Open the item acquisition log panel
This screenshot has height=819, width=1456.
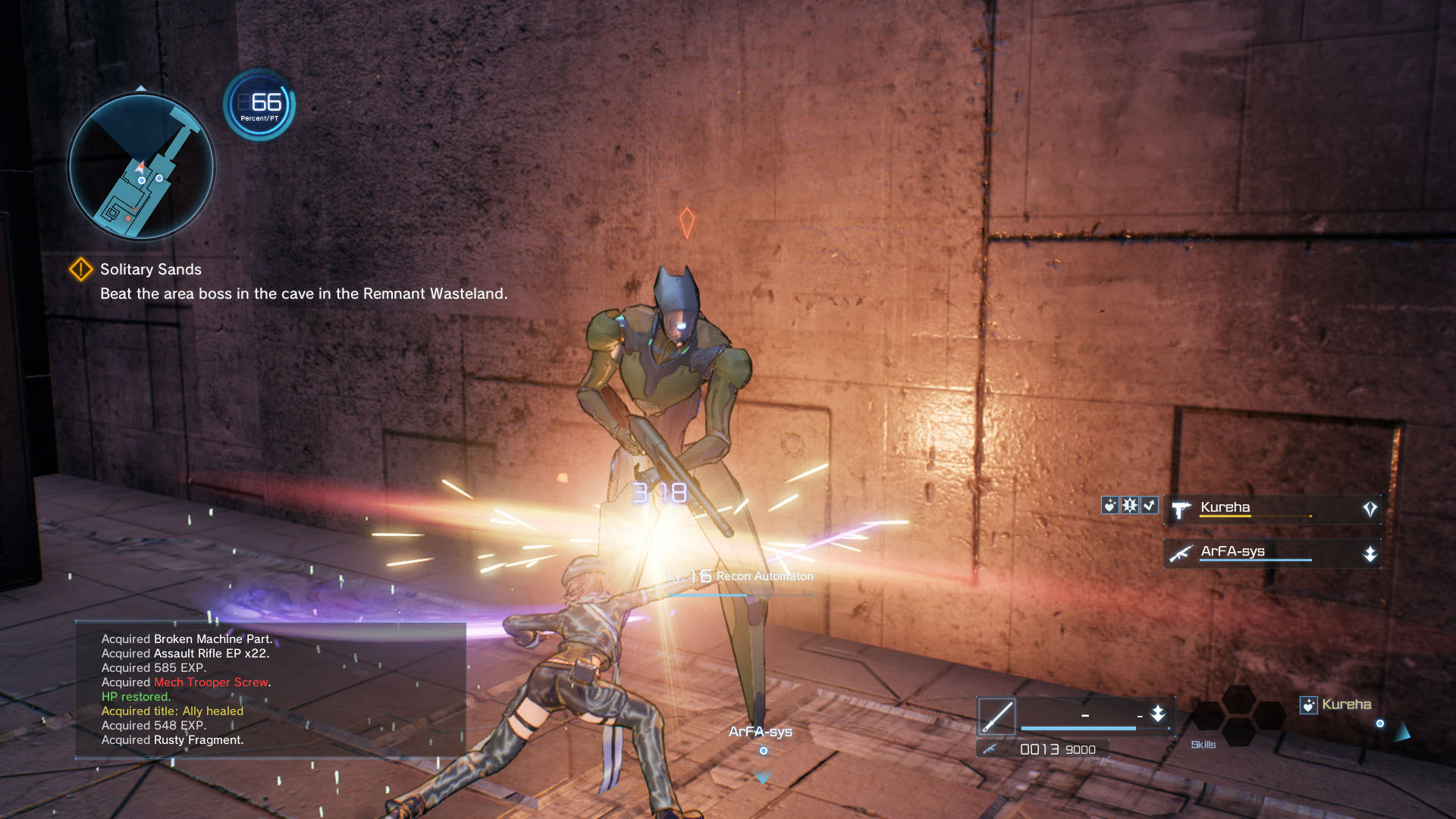click(x=270, y=689)
